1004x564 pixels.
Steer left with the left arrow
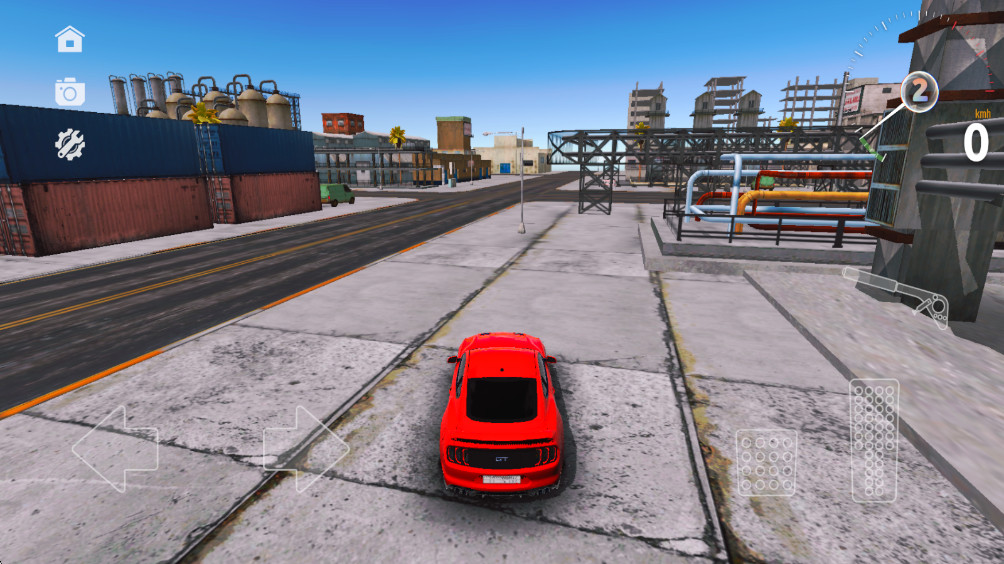(x=115, y=448)
